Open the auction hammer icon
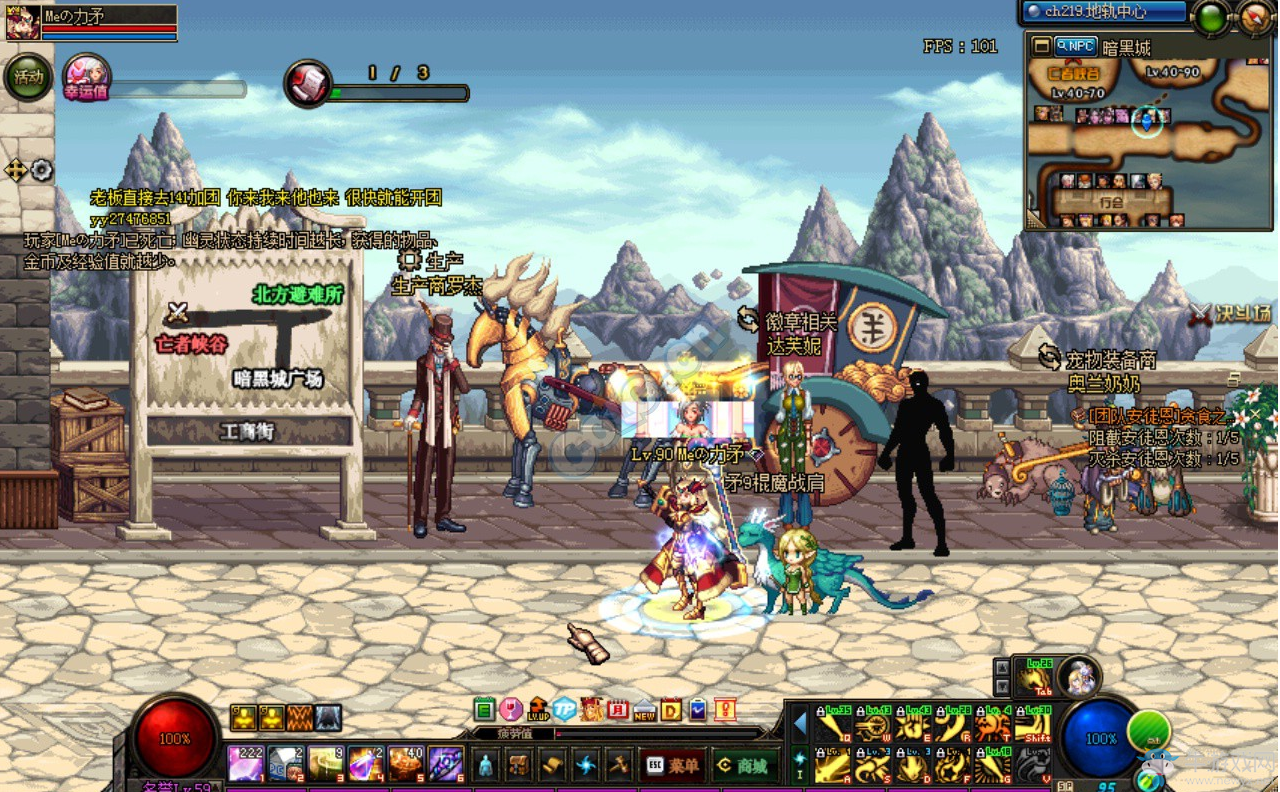 click(x=619, y=766)
